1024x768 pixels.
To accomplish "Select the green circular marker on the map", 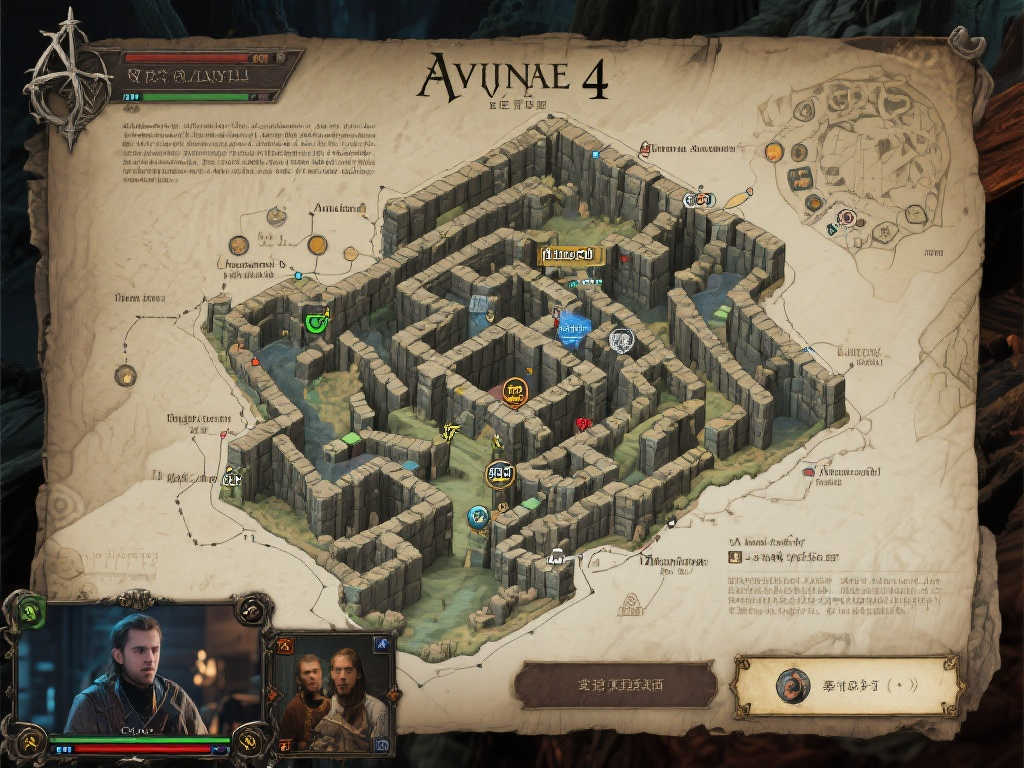I will pyautogui.click(x=317, y=321).
